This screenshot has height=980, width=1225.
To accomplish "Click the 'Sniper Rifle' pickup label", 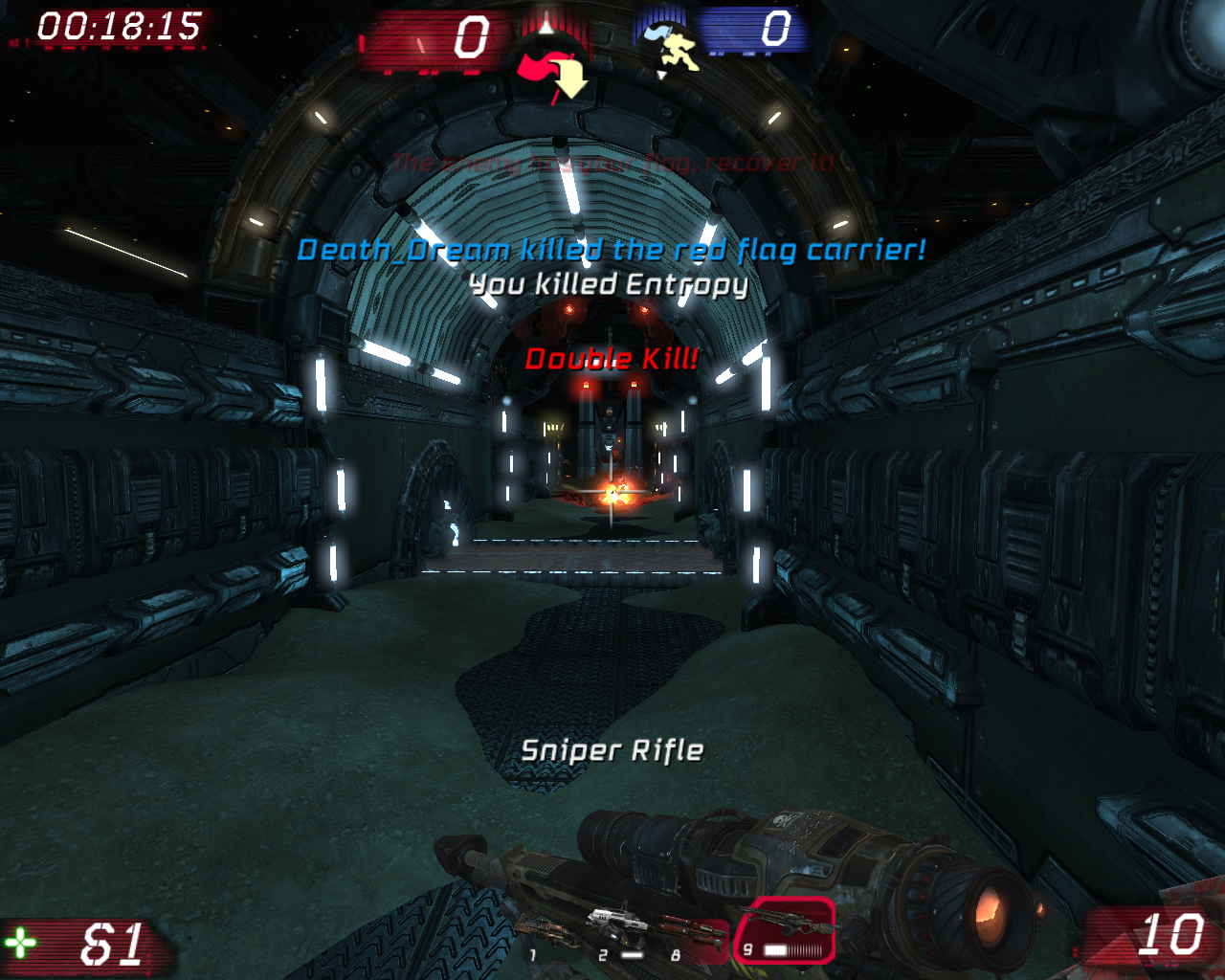I will click(612, 751).
